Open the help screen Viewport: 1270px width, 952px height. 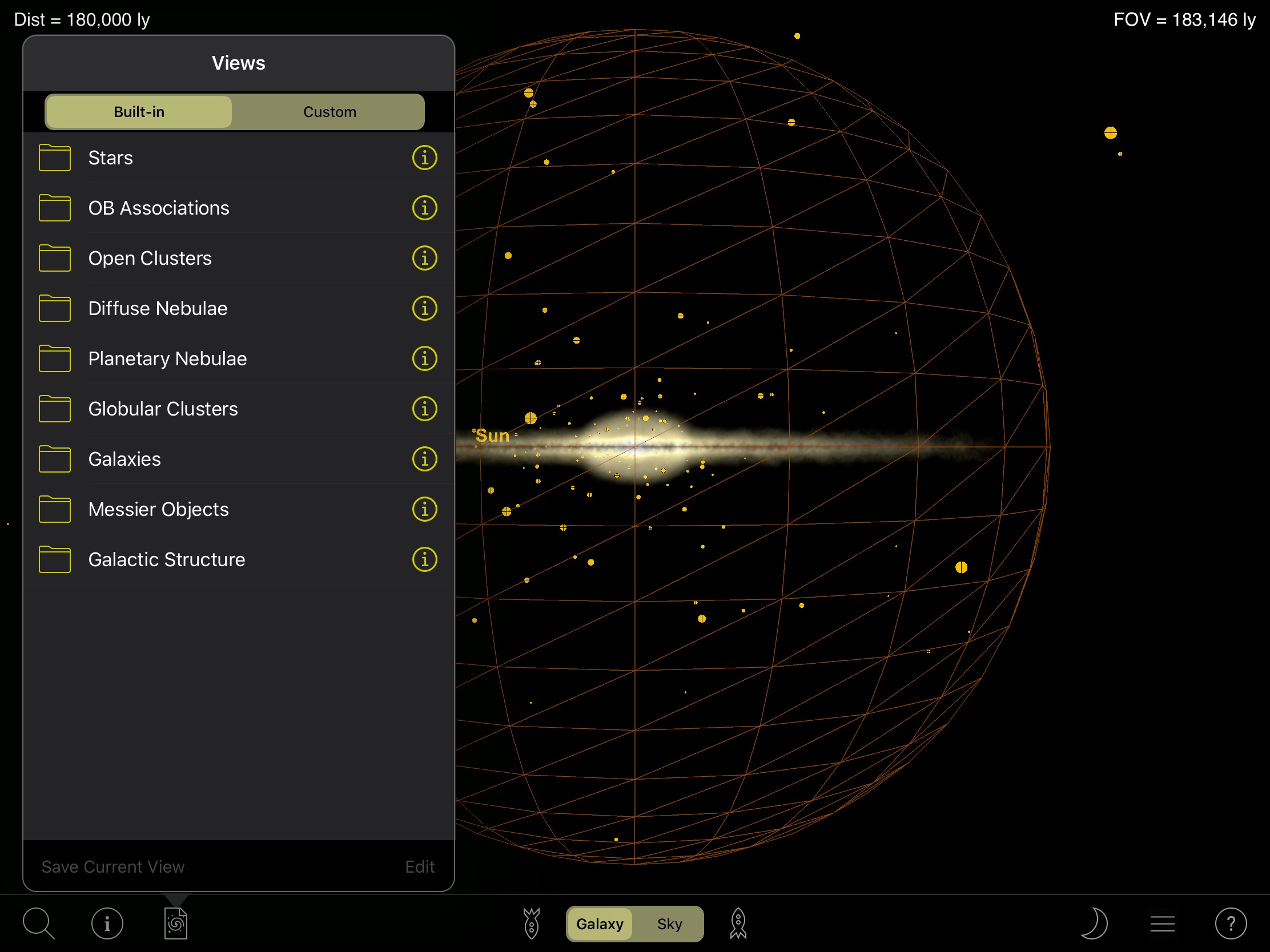[x=1232, y=923]
